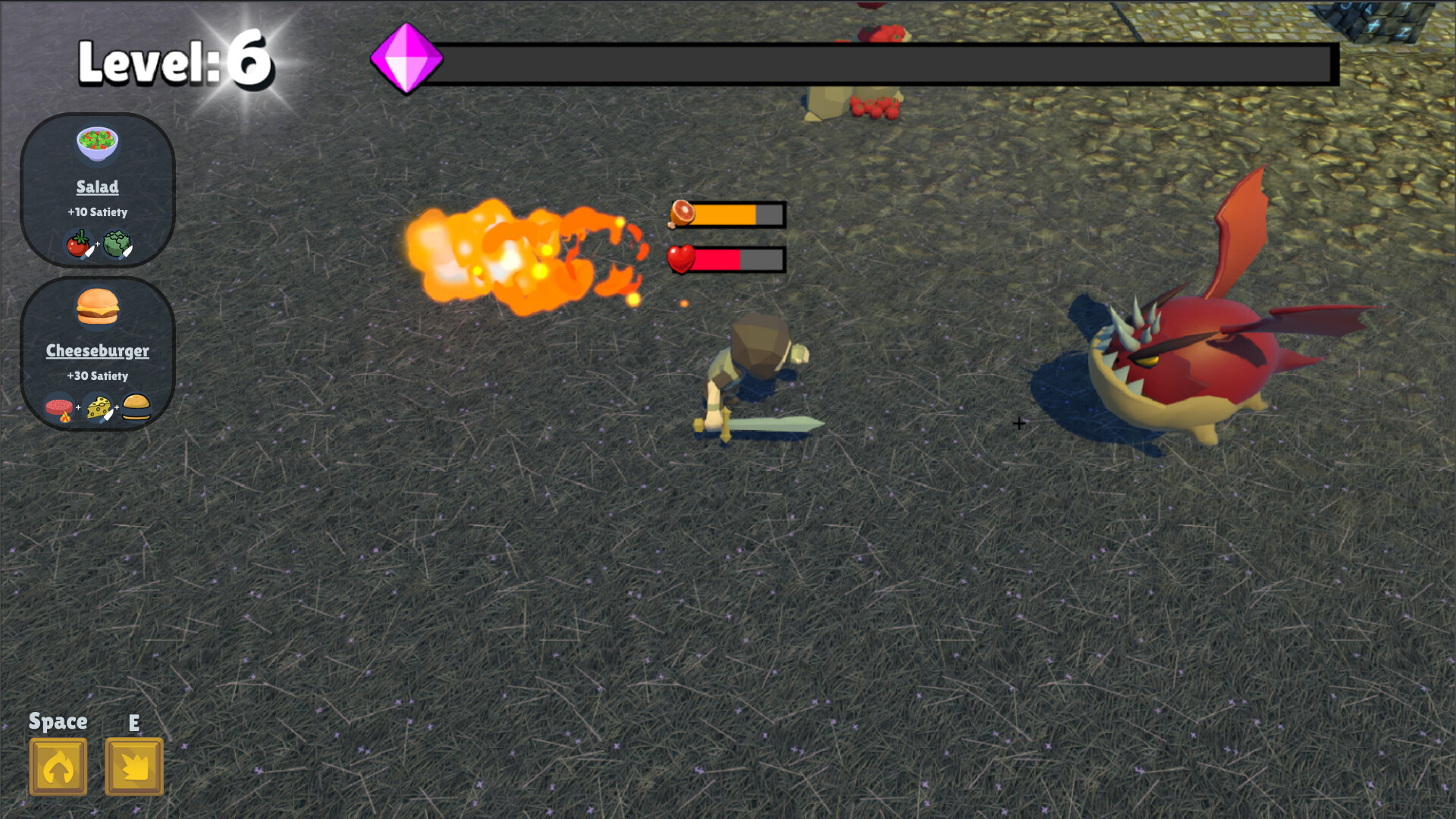Click the +30 Satiety label
This screenshot has height=819, width=1456.
[97, 375]
